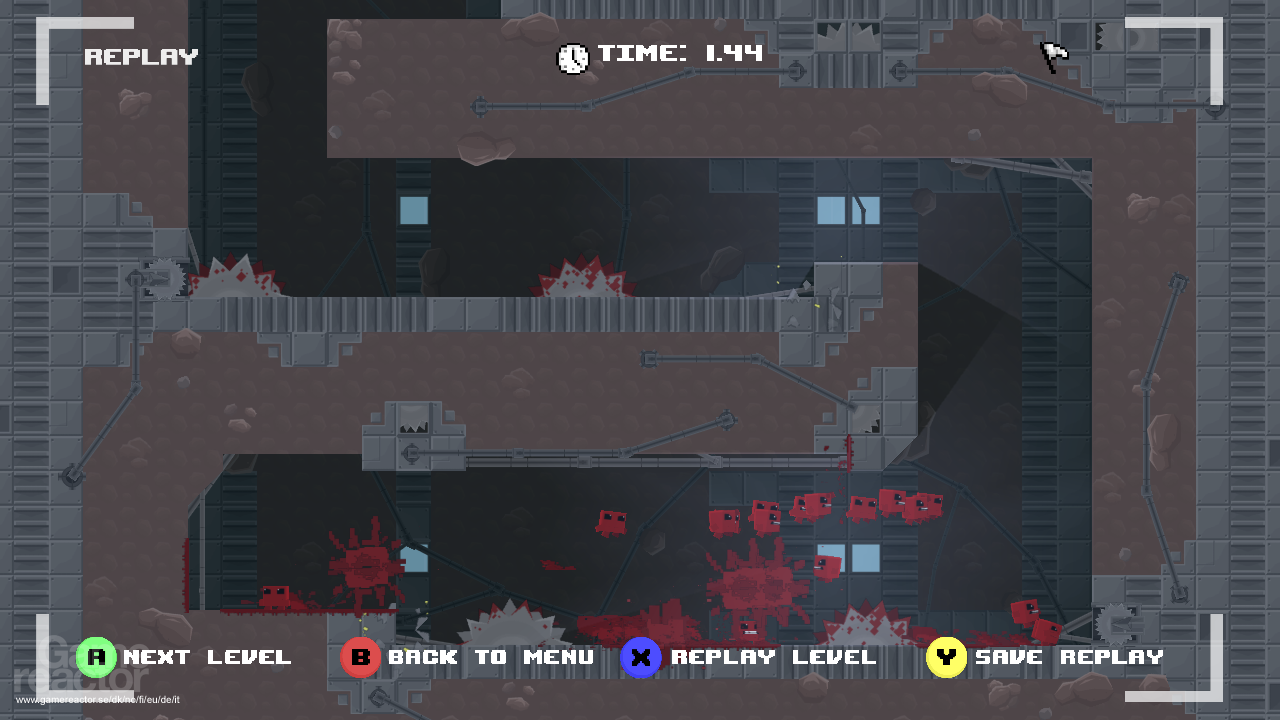1280x720 pixels.
Task: Toggle the wall-mounted gear in the bottom-right corner
Action: (1113, 622)
